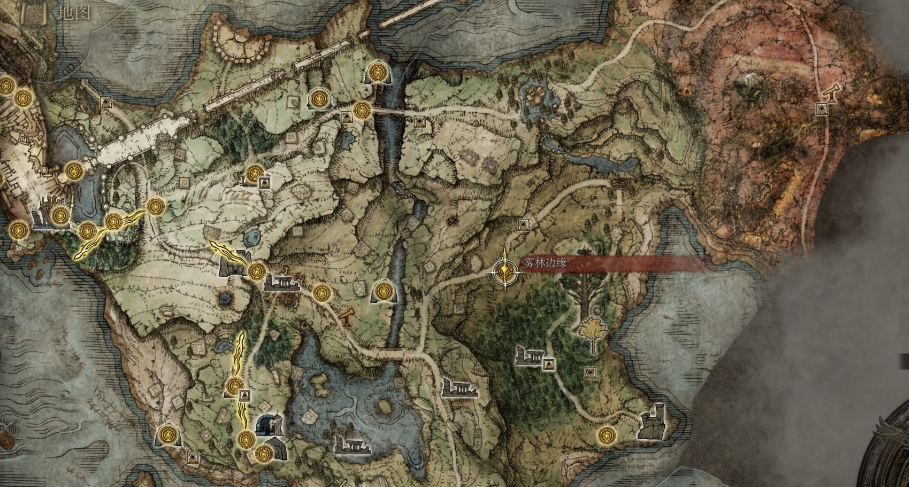Select the grace marker on the river bridge
Screen dimensions: 909x487
[362, 110]
